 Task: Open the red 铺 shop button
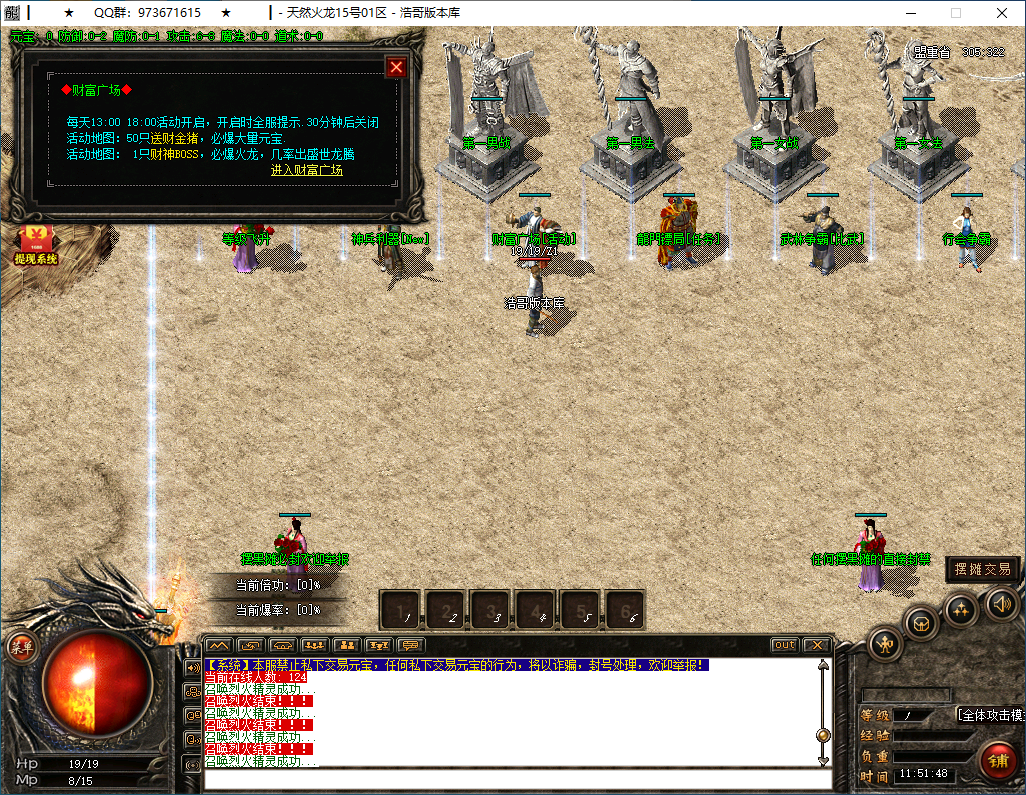point(997,759)
